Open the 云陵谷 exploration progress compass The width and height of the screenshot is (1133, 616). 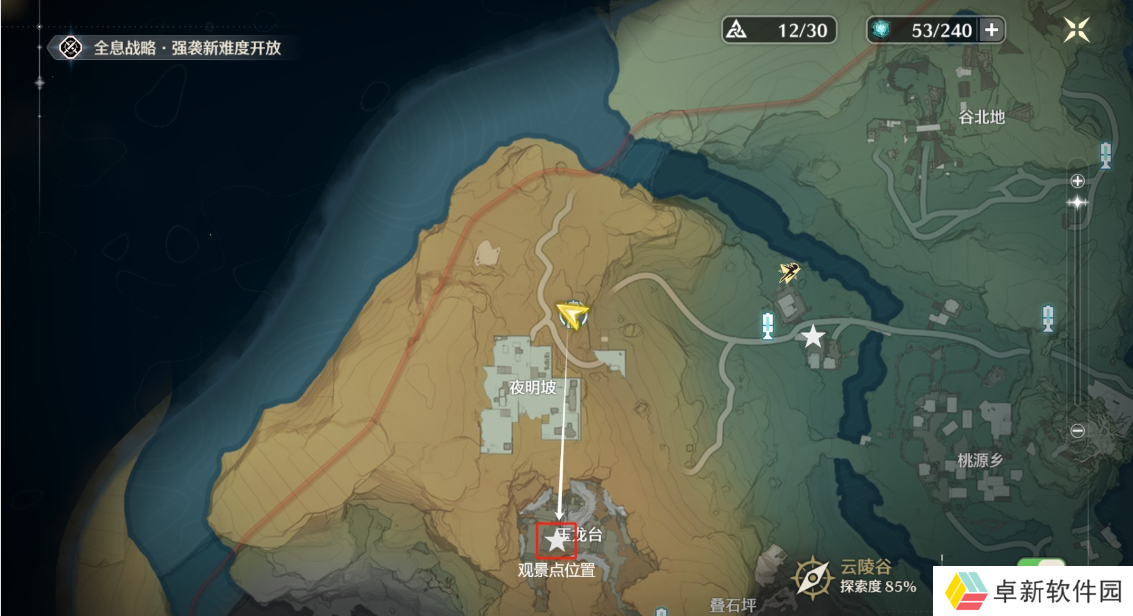pos(812,577)
